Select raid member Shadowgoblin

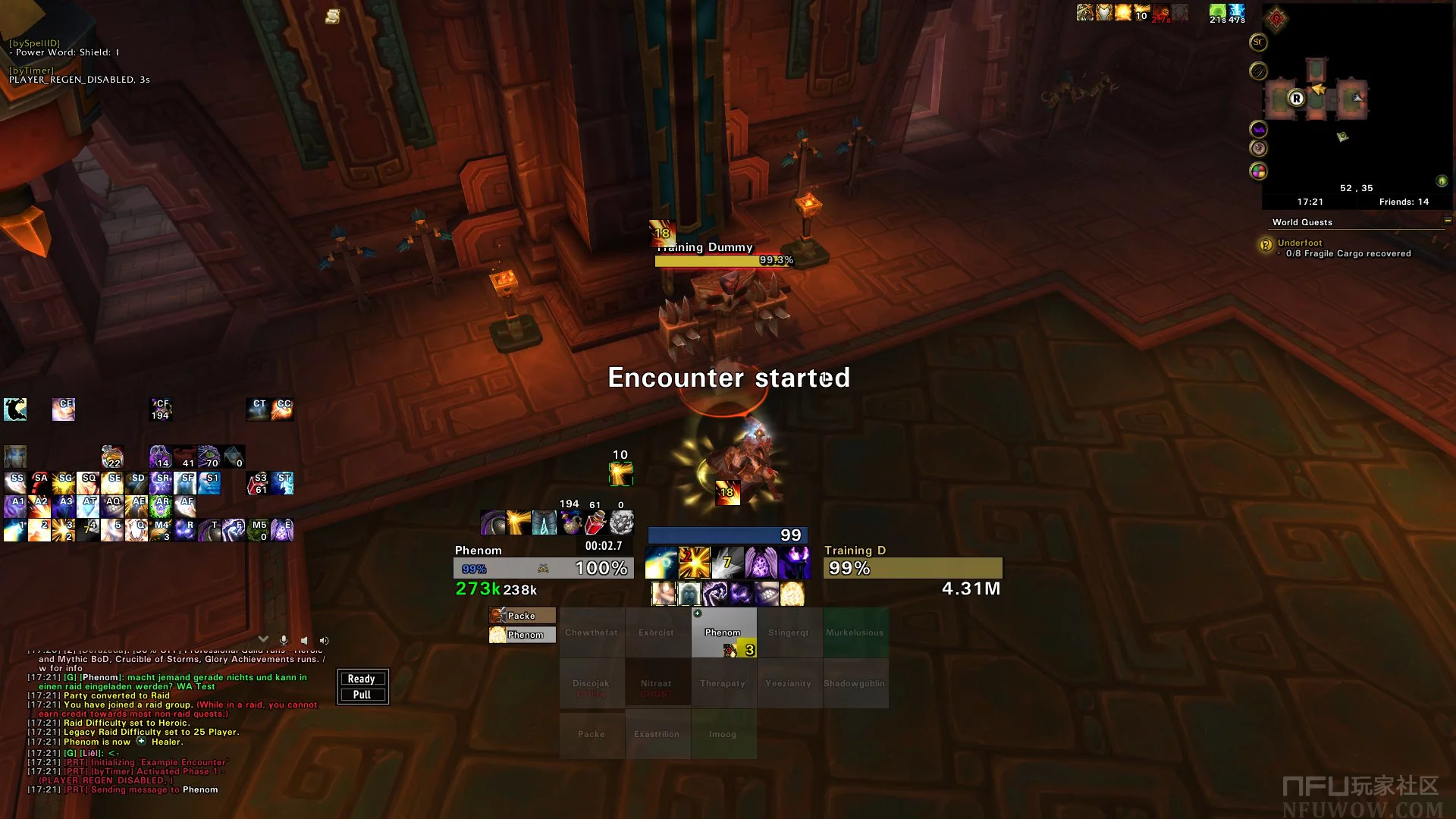(x=855, y=683)
